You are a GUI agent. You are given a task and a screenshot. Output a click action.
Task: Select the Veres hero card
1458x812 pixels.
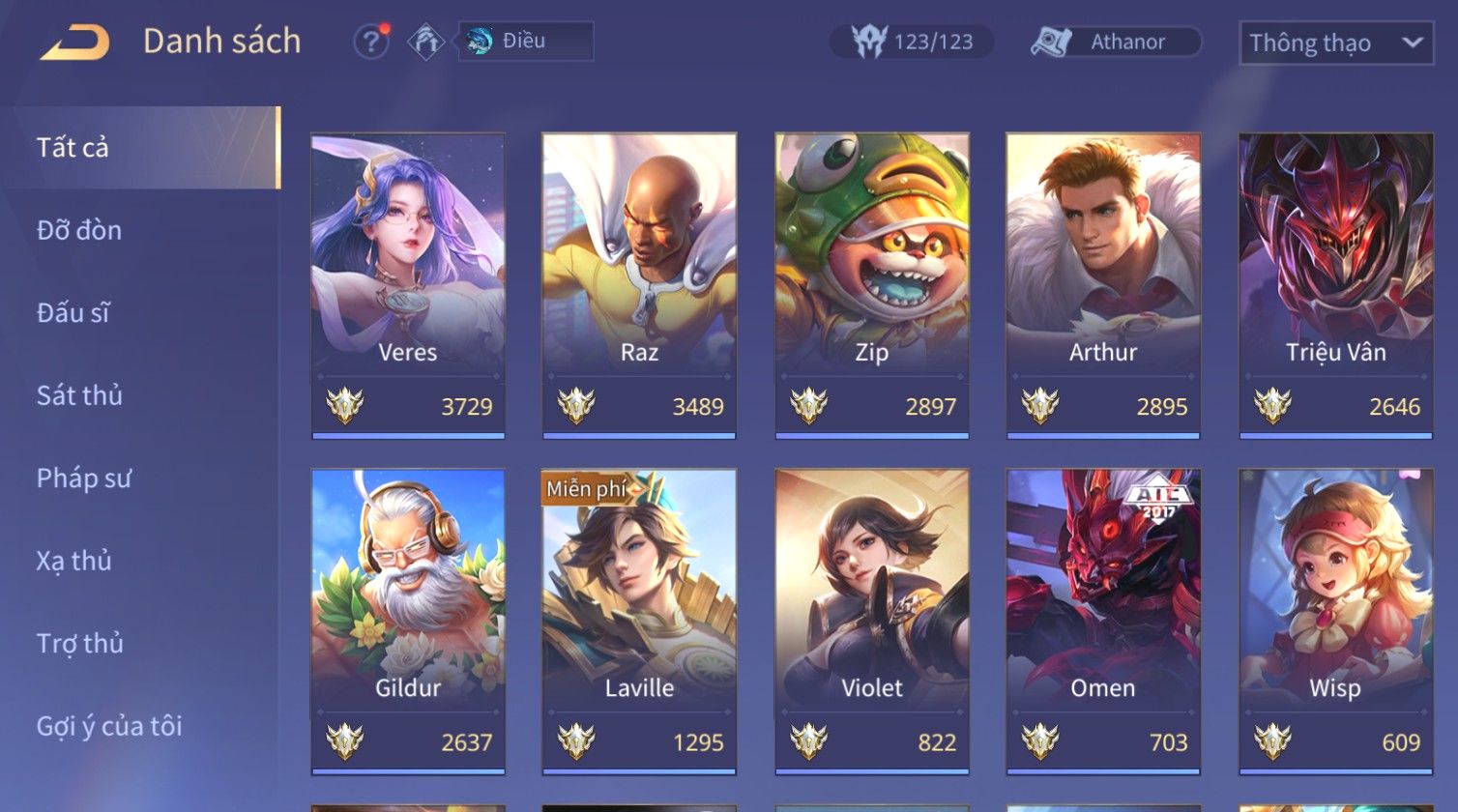(408, 285)
